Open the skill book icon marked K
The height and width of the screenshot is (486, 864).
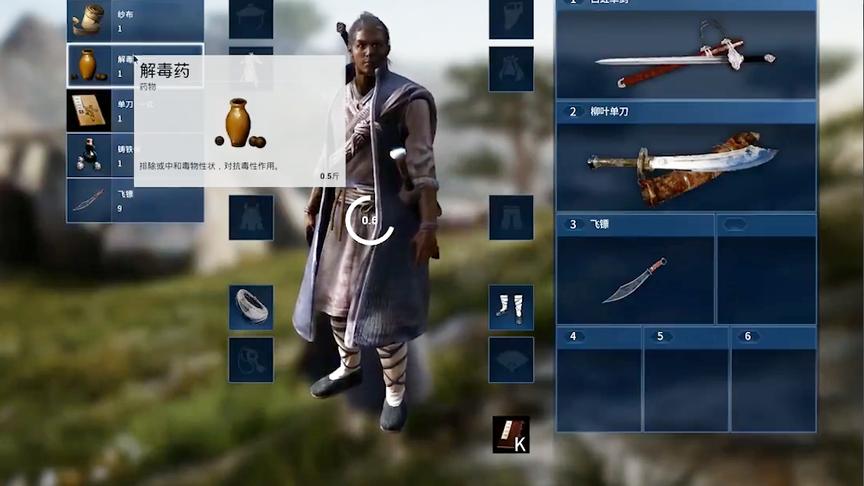[511, 434]
